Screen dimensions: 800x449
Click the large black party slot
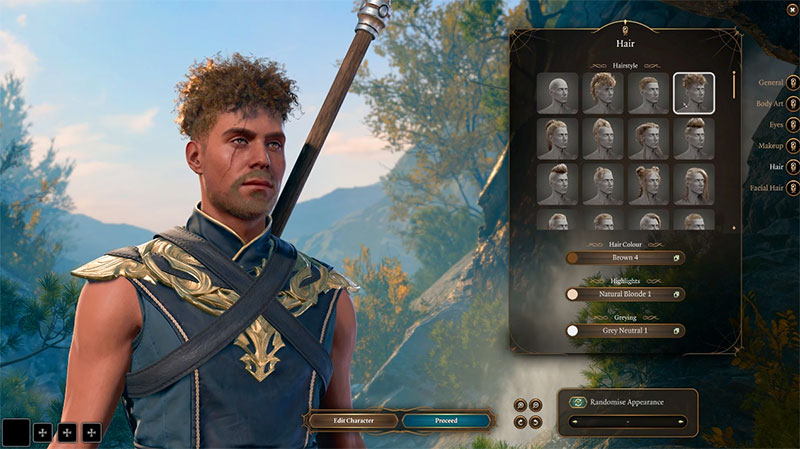point(16,432)
